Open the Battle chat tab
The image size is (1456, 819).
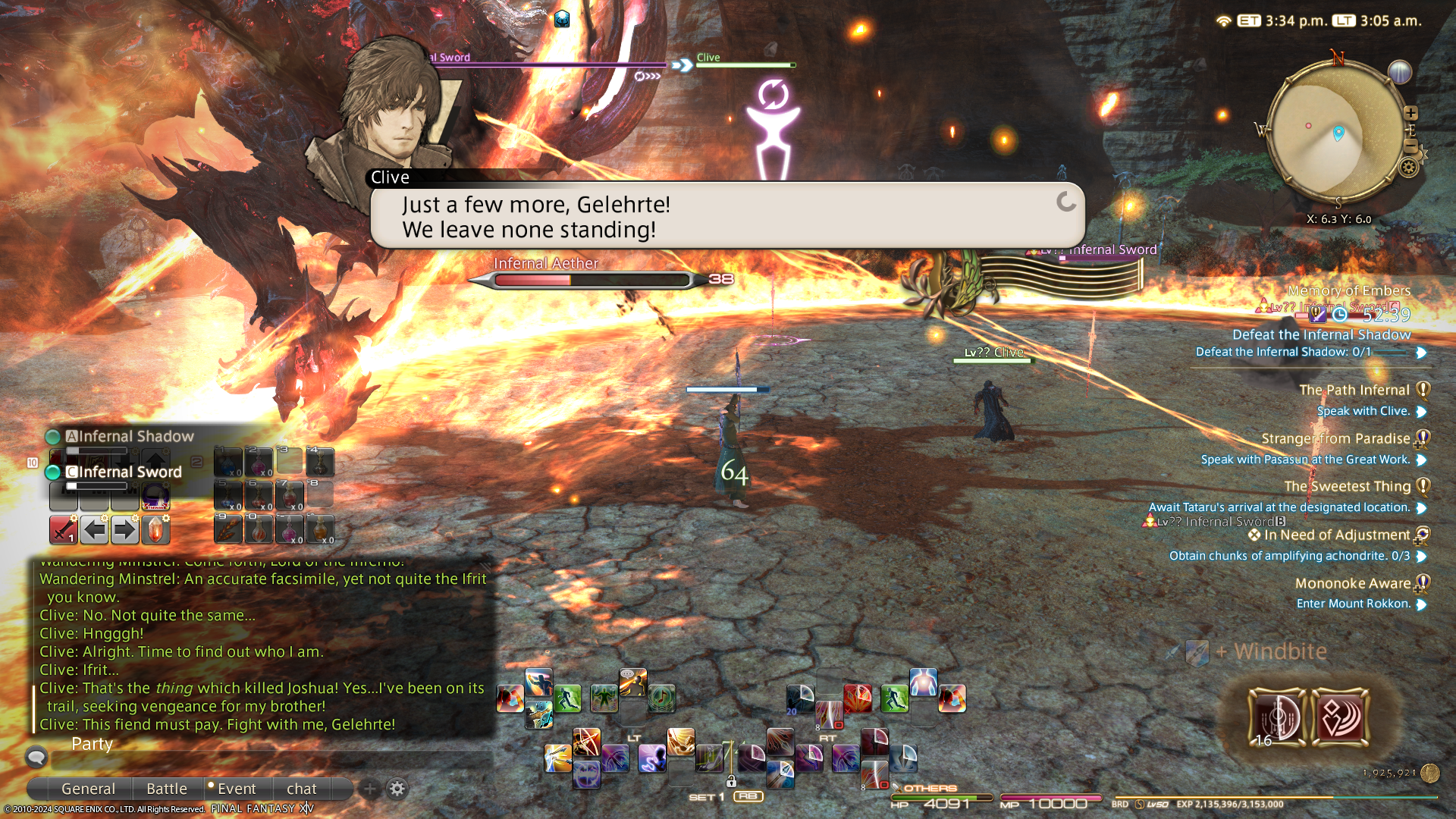(x=166, y=789)
